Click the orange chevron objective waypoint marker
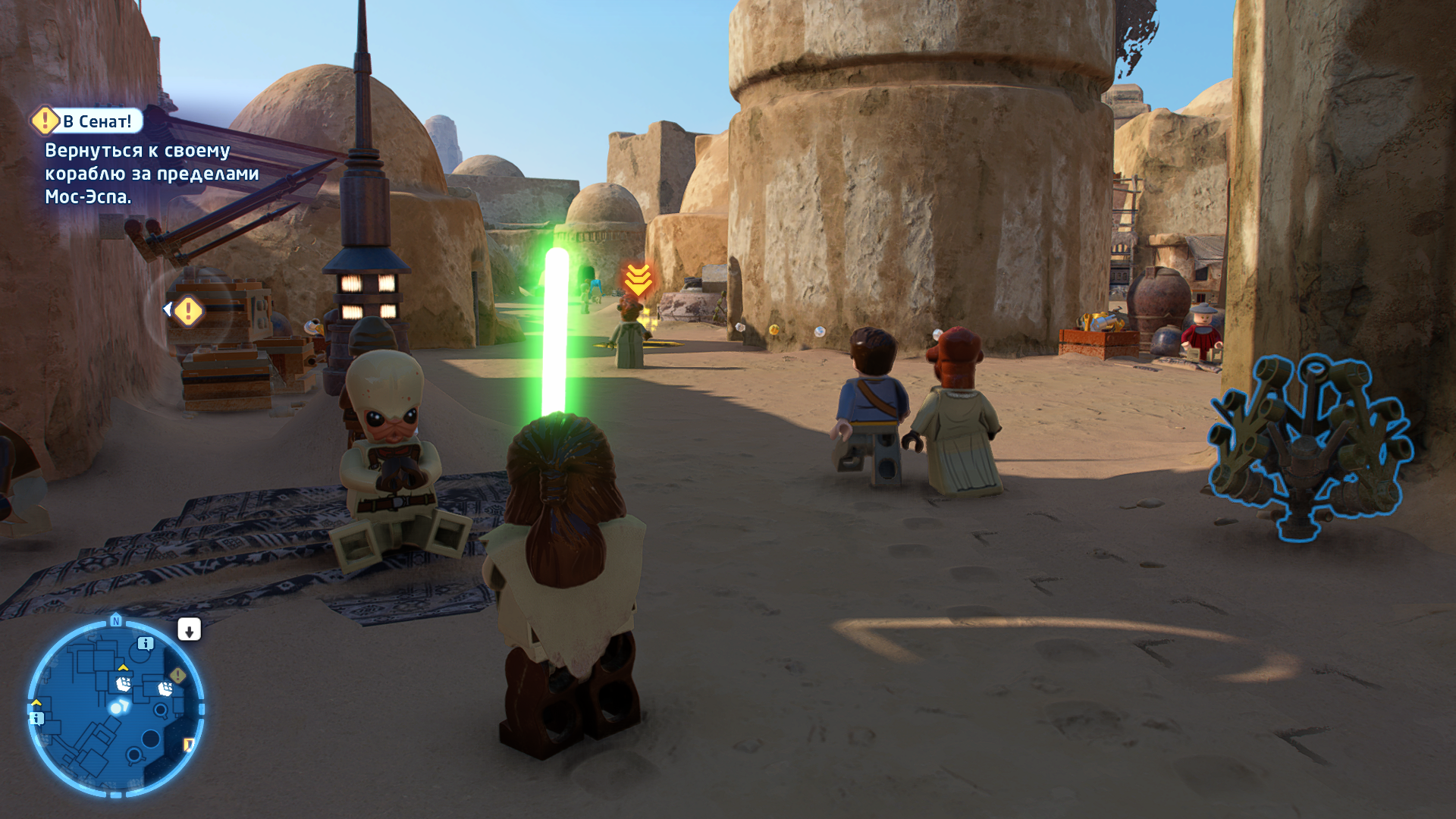 (x=638, y=280)
